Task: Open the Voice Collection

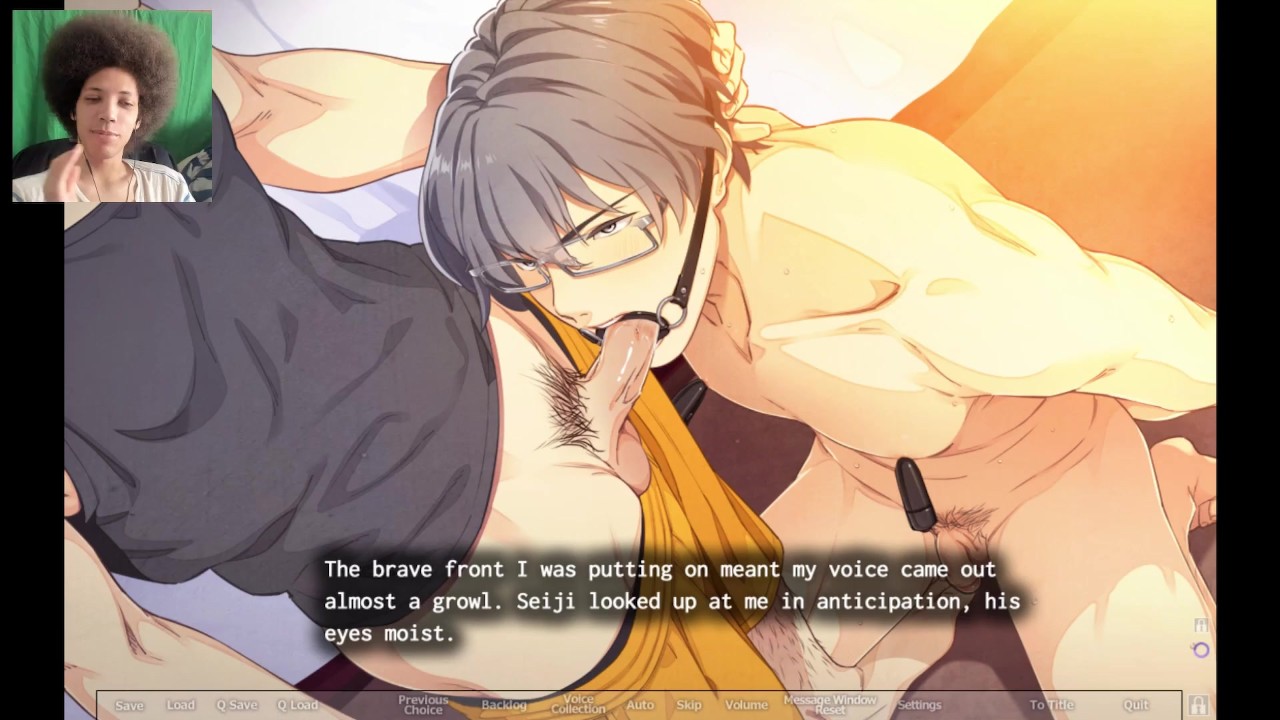Action: click(x=578, y=705)
